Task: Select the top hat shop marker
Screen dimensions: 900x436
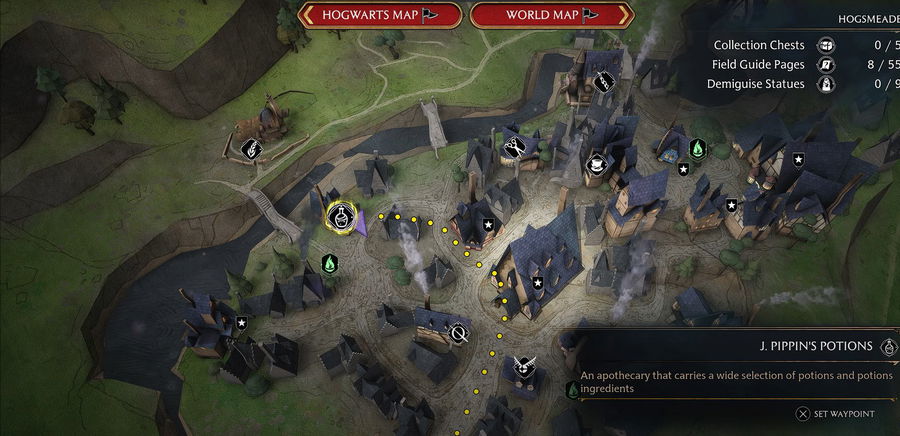Action: (597, 163)
